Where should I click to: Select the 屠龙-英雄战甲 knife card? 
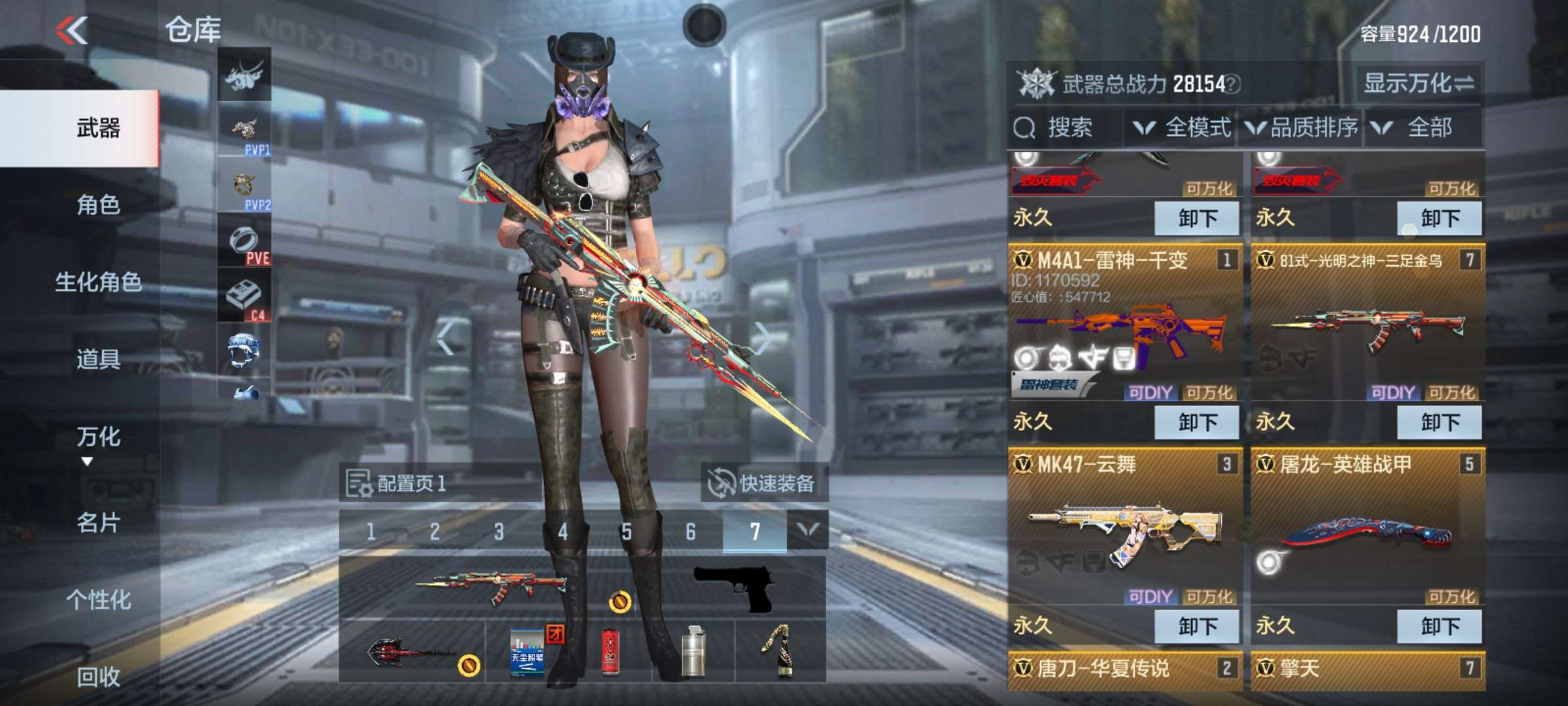(x=1367, y=529)
